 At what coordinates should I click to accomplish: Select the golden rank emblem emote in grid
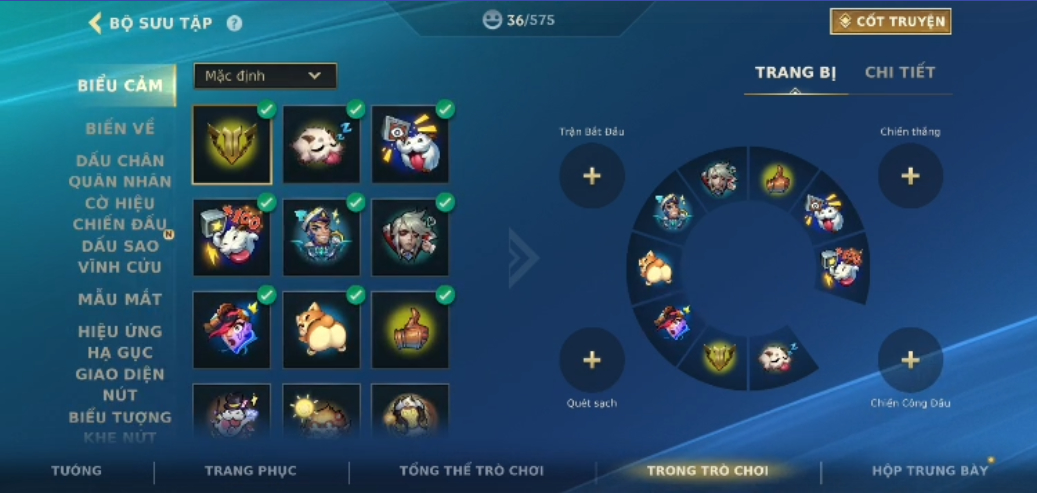tap(232, 145)
